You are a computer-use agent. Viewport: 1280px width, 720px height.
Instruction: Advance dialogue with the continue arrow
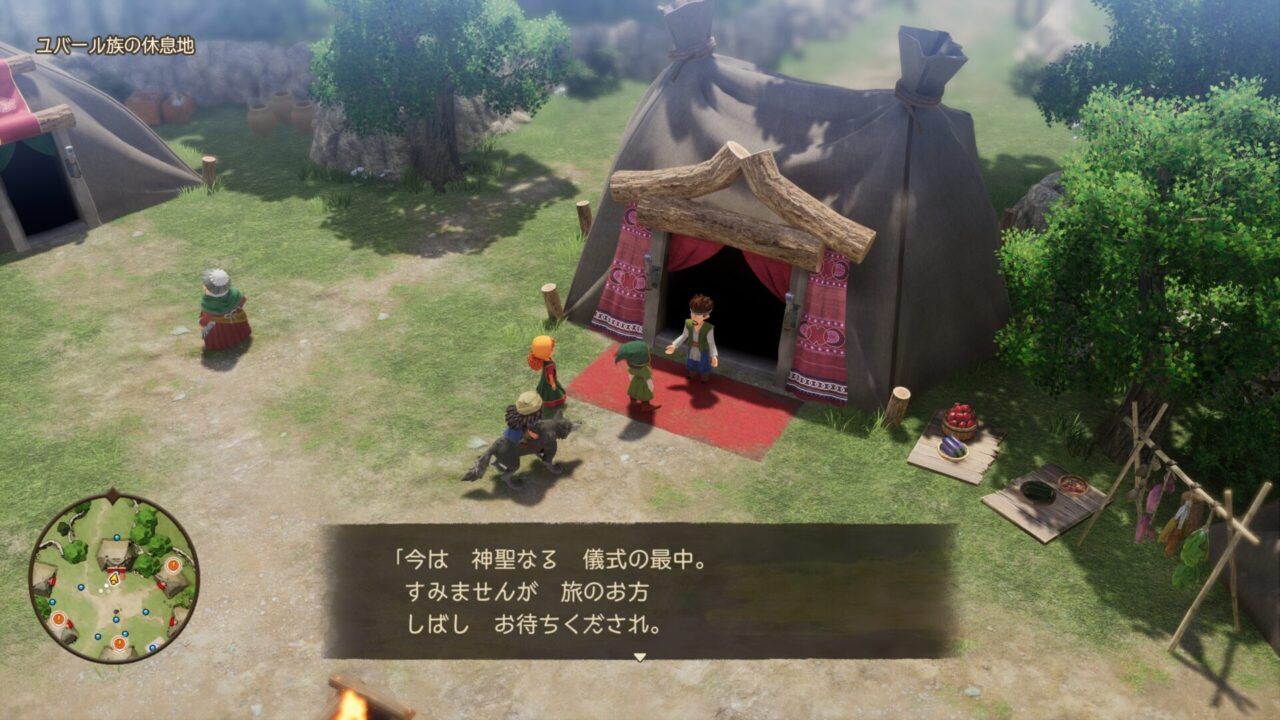click(640, 657)
